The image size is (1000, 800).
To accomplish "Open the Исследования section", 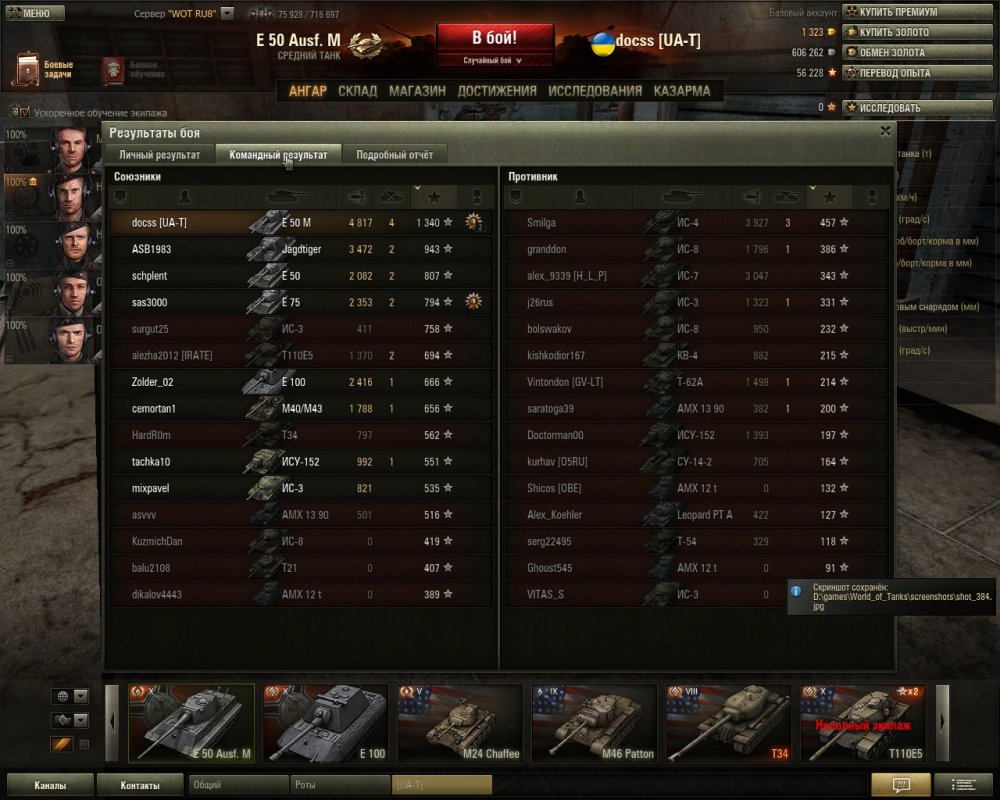I will pos(595,91).
